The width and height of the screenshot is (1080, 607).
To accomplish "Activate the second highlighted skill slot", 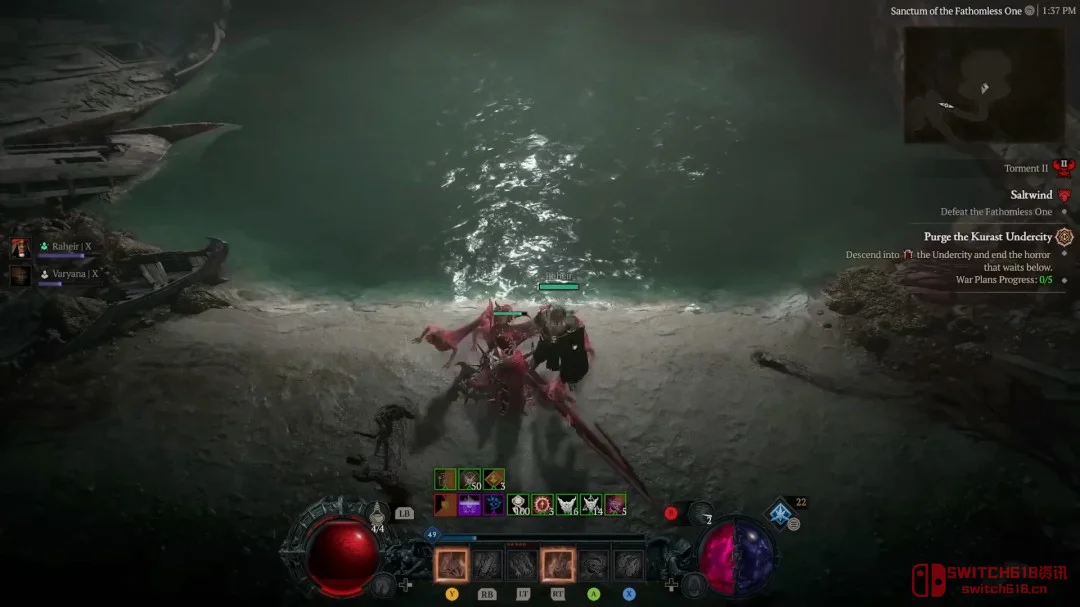I will (x=557, y=565).
